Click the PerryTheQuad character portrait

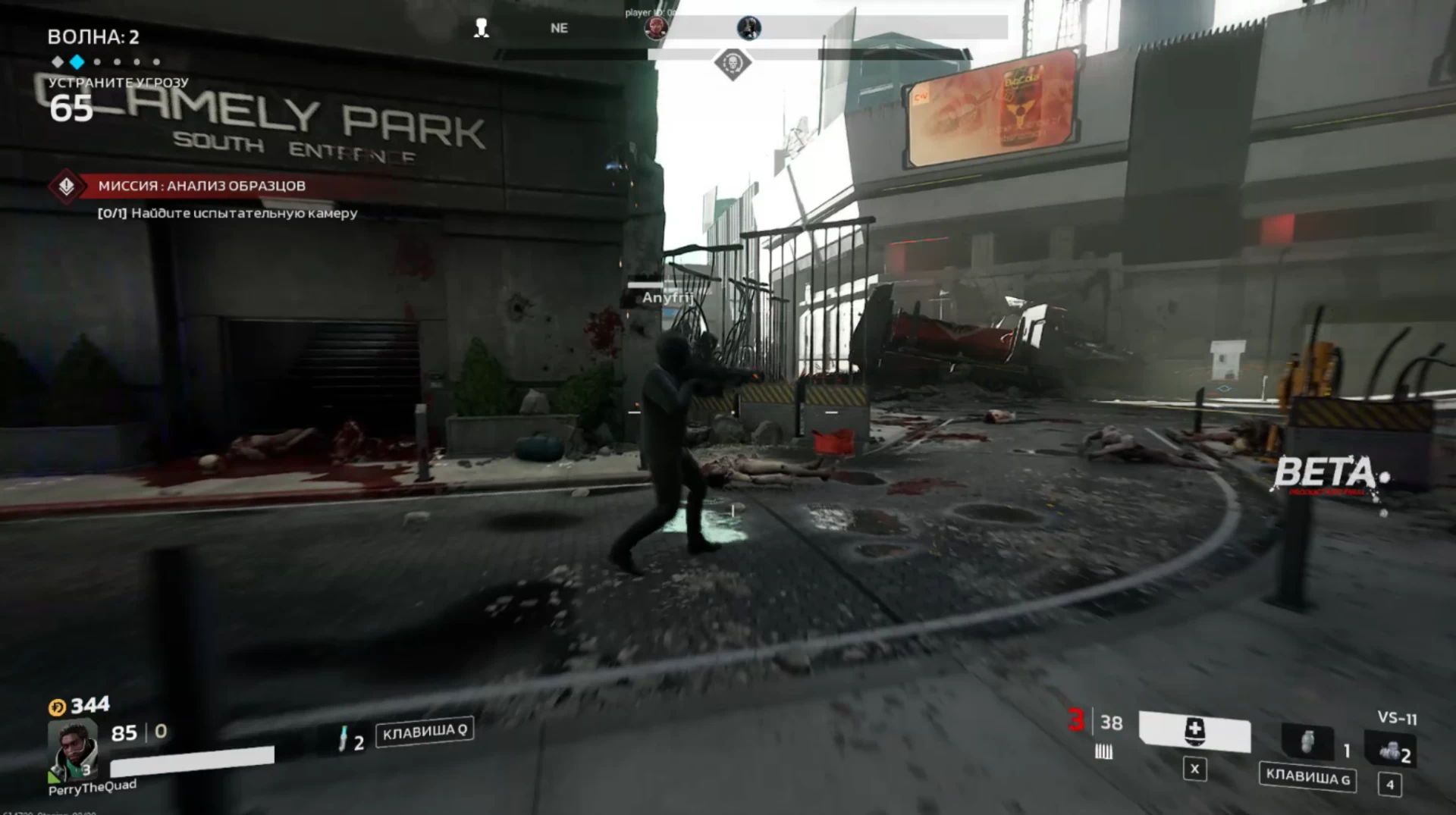pyautogui.click(x=72, y=749)
